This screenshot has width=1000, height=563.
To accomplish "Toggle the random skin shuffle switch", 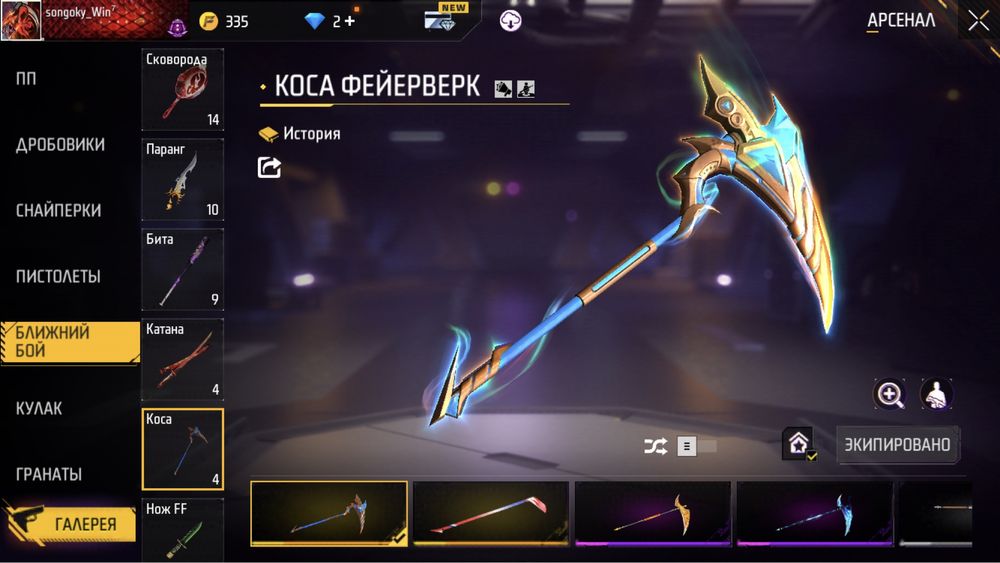I will pos(698,447).
